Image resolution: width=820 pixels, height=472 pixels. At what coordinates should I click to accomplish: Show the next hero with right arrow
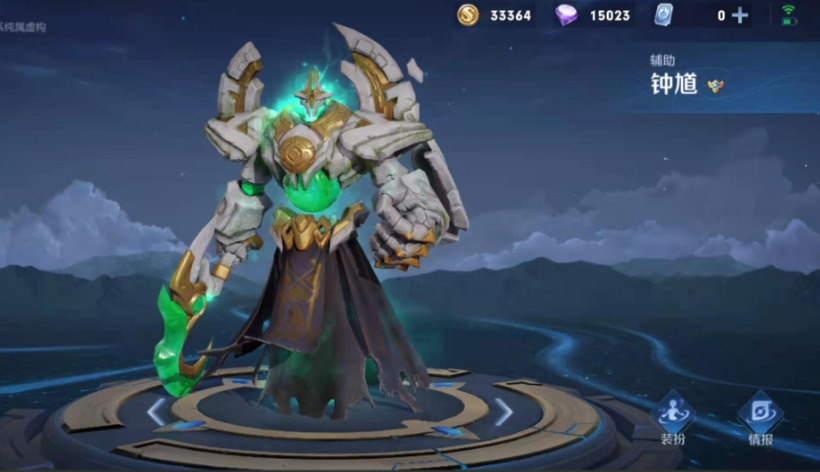pos(504,411)
